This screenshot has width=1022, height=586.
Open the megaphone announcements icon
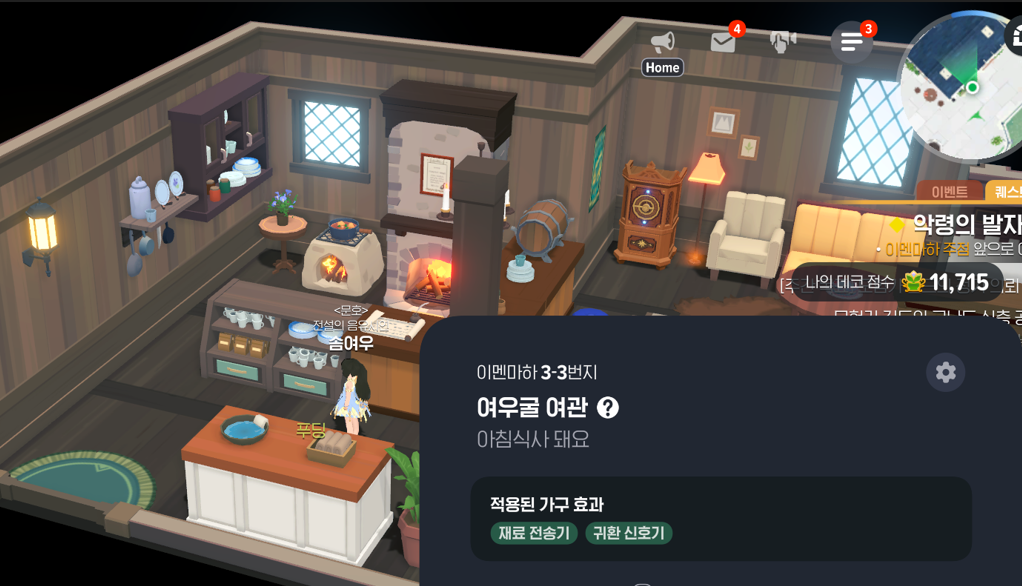pos(662,42)
